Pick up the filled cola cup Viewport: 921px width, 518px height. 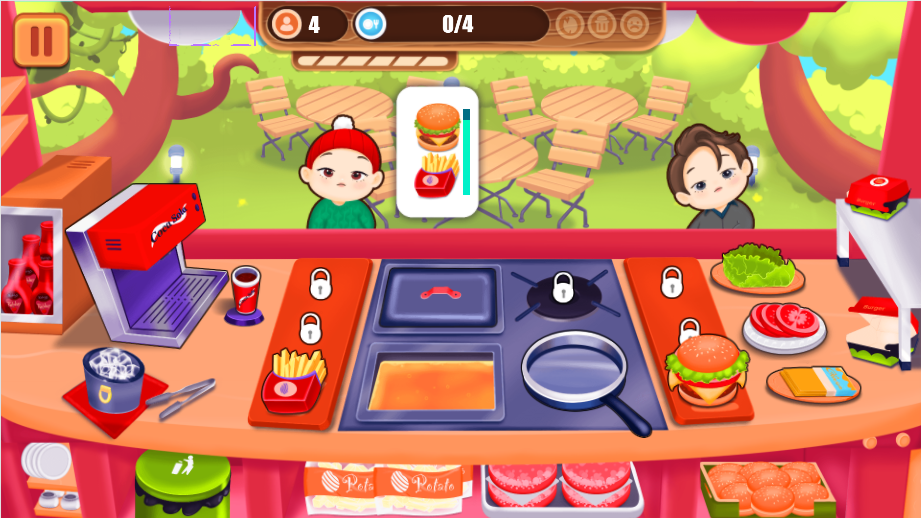point(244,292)
